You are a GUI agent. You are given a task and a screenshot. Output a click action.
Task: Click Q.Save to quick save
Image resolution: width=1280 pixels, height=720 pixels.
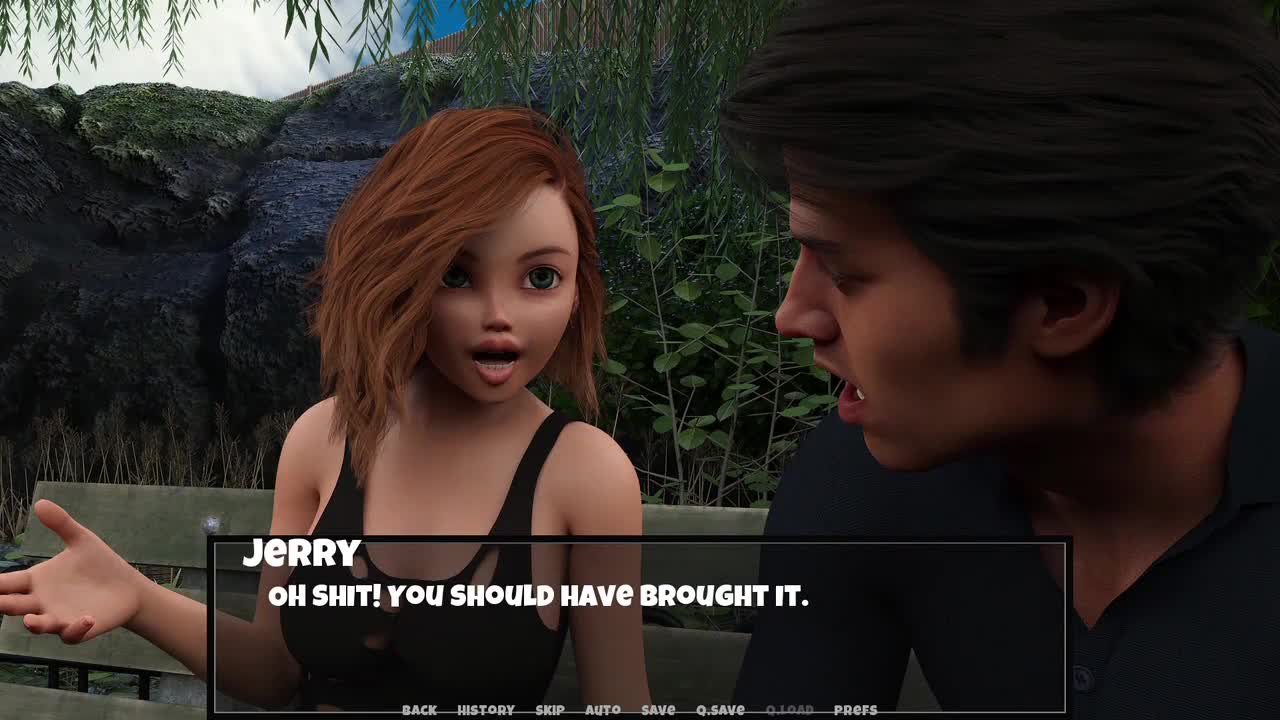720,710
